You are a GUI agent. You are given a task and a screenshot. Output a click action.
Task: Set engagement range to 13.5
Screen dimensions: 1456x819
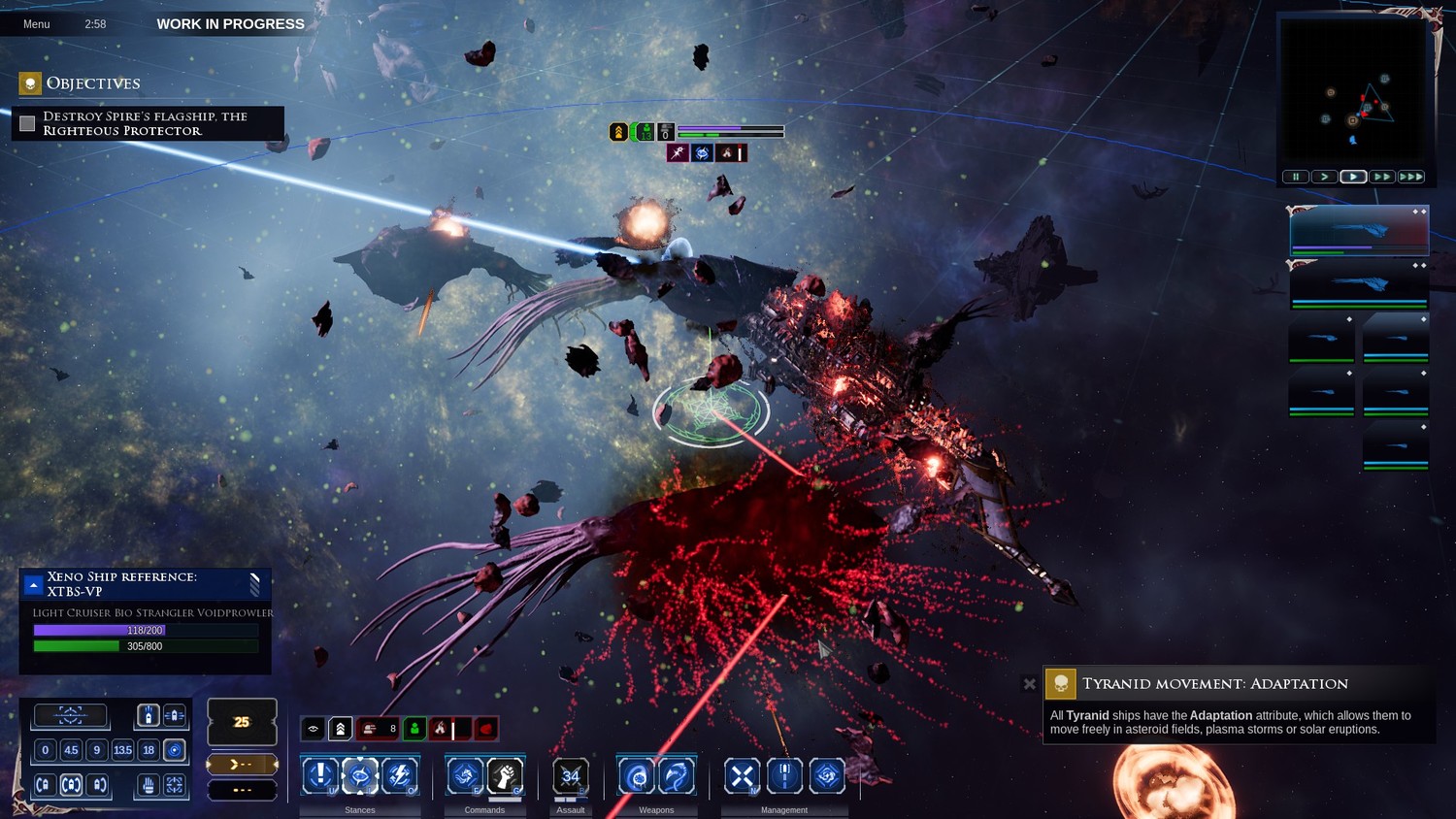(x=122, y=750)
